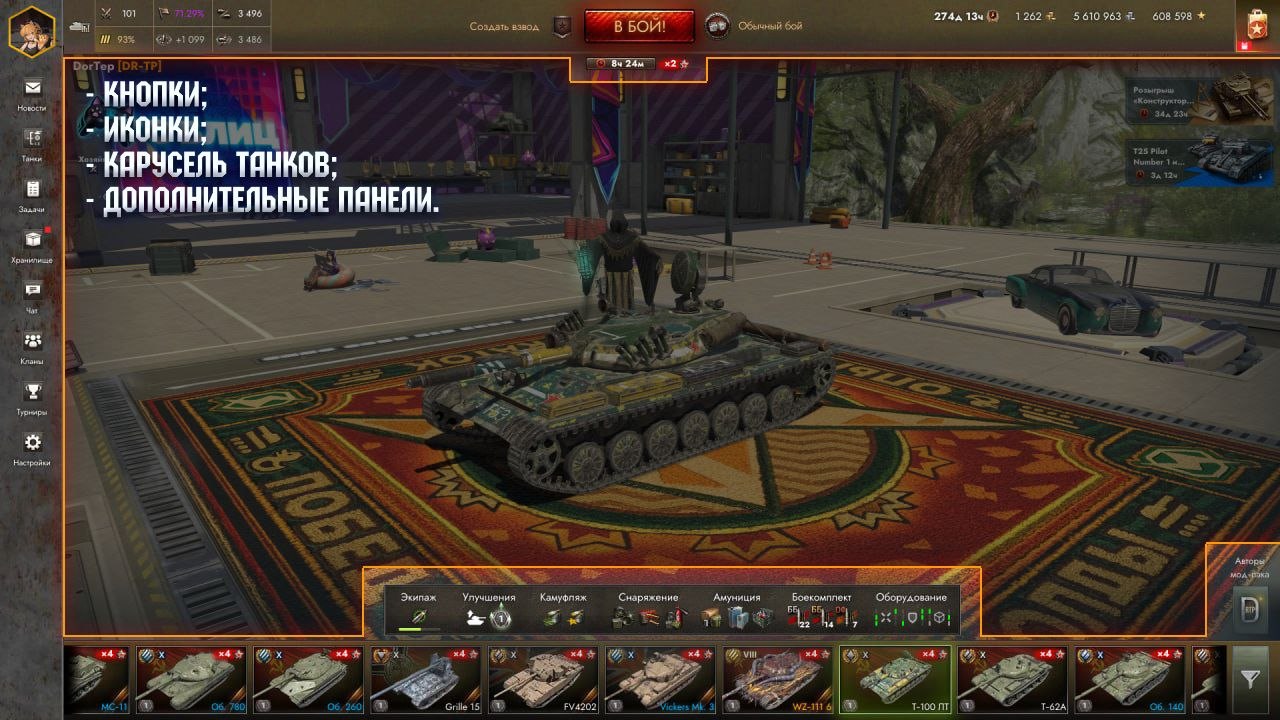The width and height of the screenshot is (1280, 720).
Task: Show the Кланы clan screen
Action: (x=32, y=347)
